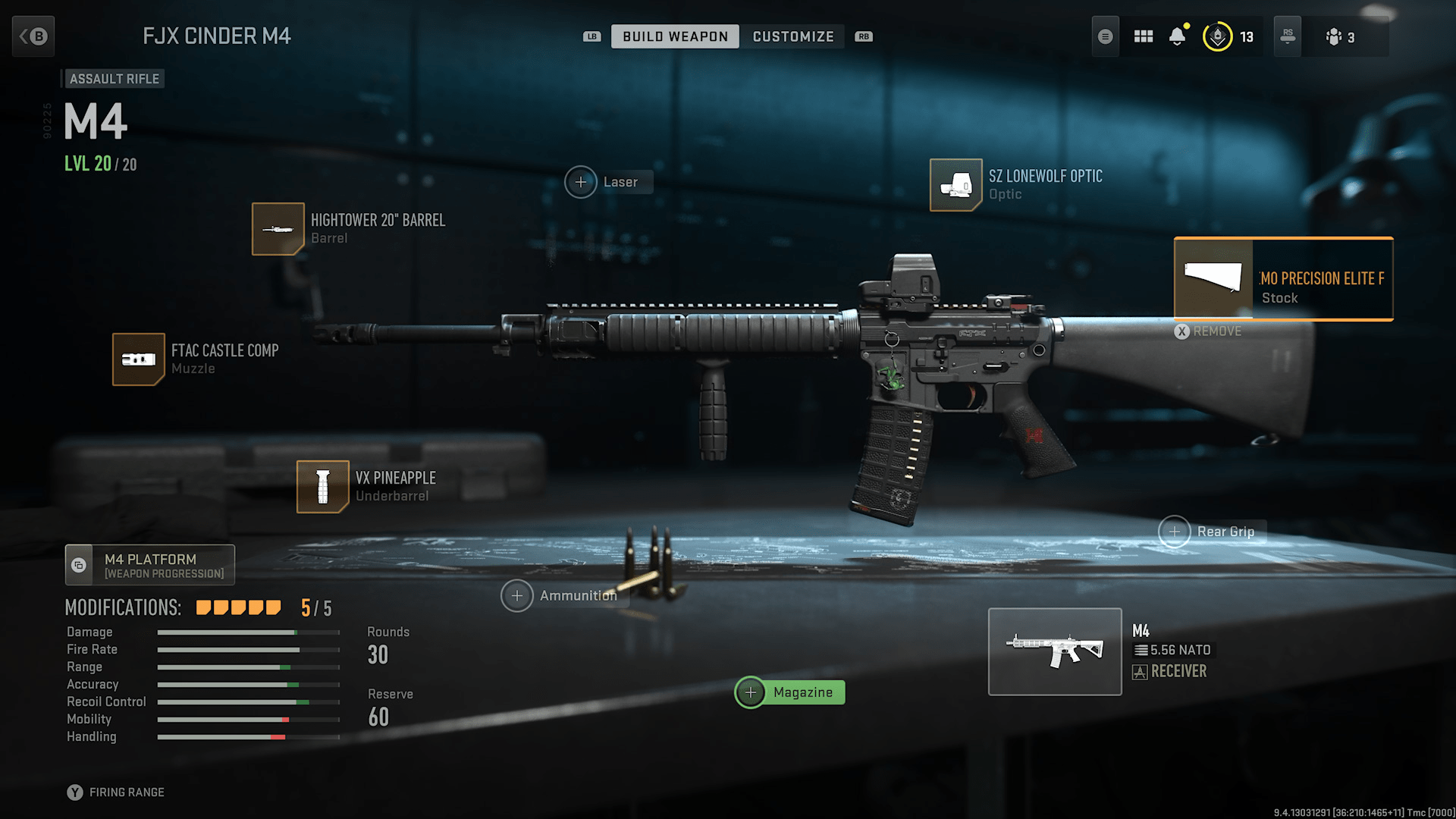
Task: Click the VX PINEAPPLE underbarrel icon
Action: click(322, 486)
